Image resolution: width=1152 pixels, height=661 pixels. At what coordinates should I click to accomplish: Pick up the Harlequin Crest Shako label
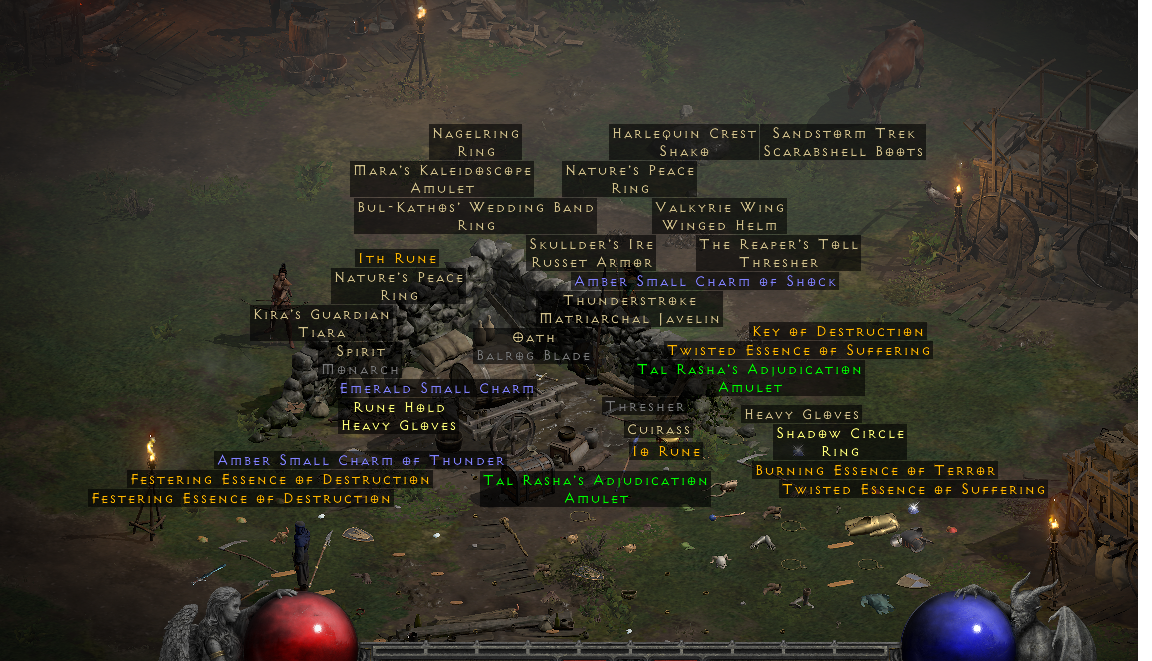684,142
